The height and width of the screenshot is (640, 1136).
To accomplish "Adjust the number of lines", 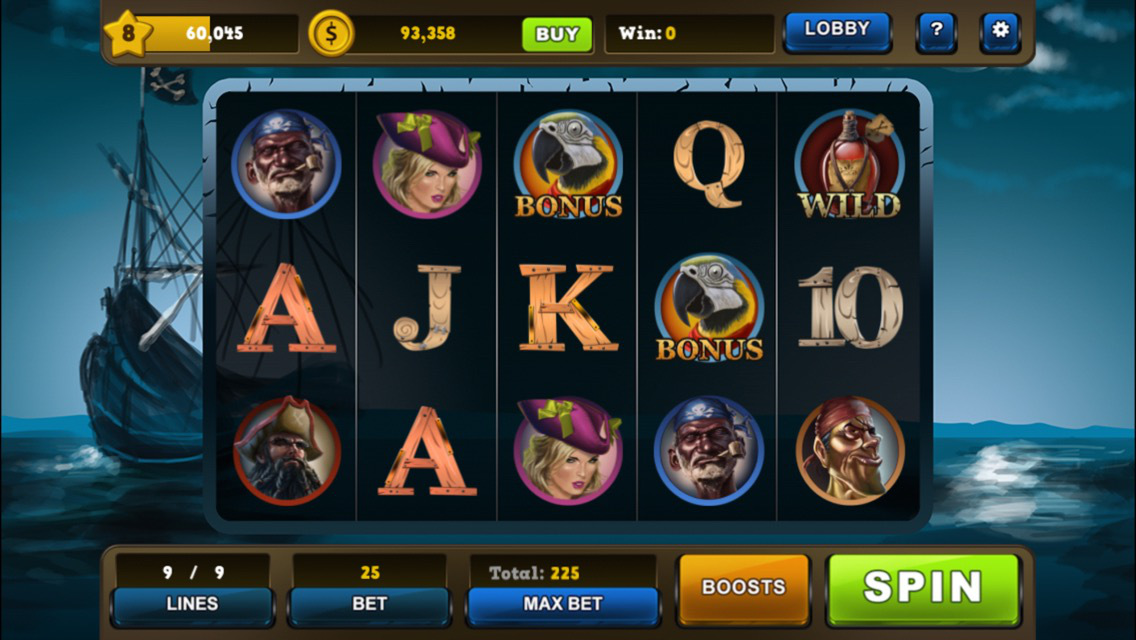I will [192, 604].
